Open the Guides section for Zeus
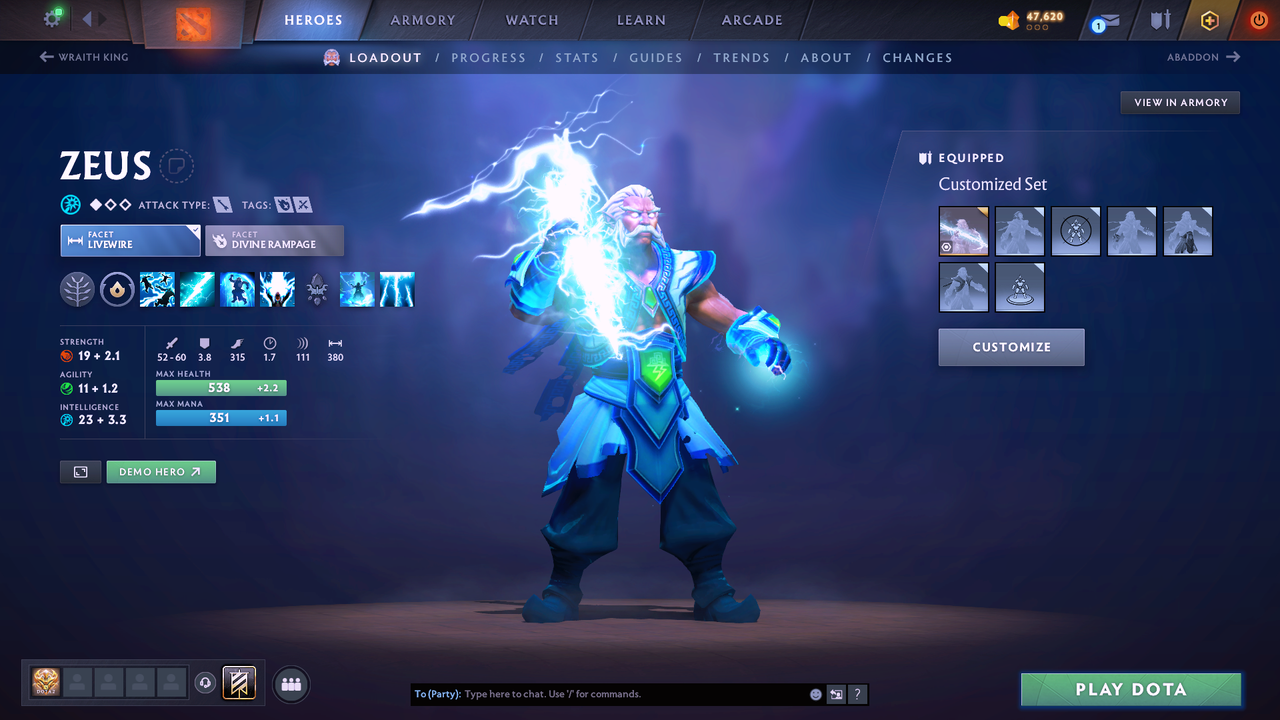The width and height of the screenshot is (1280, 720). (x=656, y=57)
